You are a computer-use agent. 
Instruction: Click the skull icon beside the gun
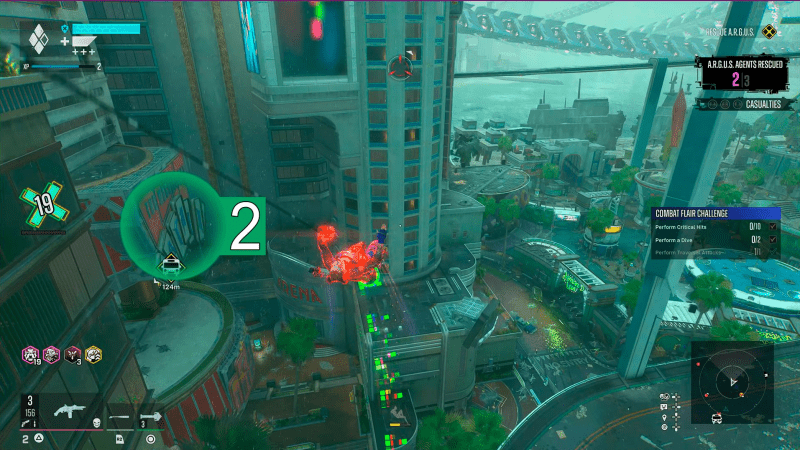pos(95,423)
